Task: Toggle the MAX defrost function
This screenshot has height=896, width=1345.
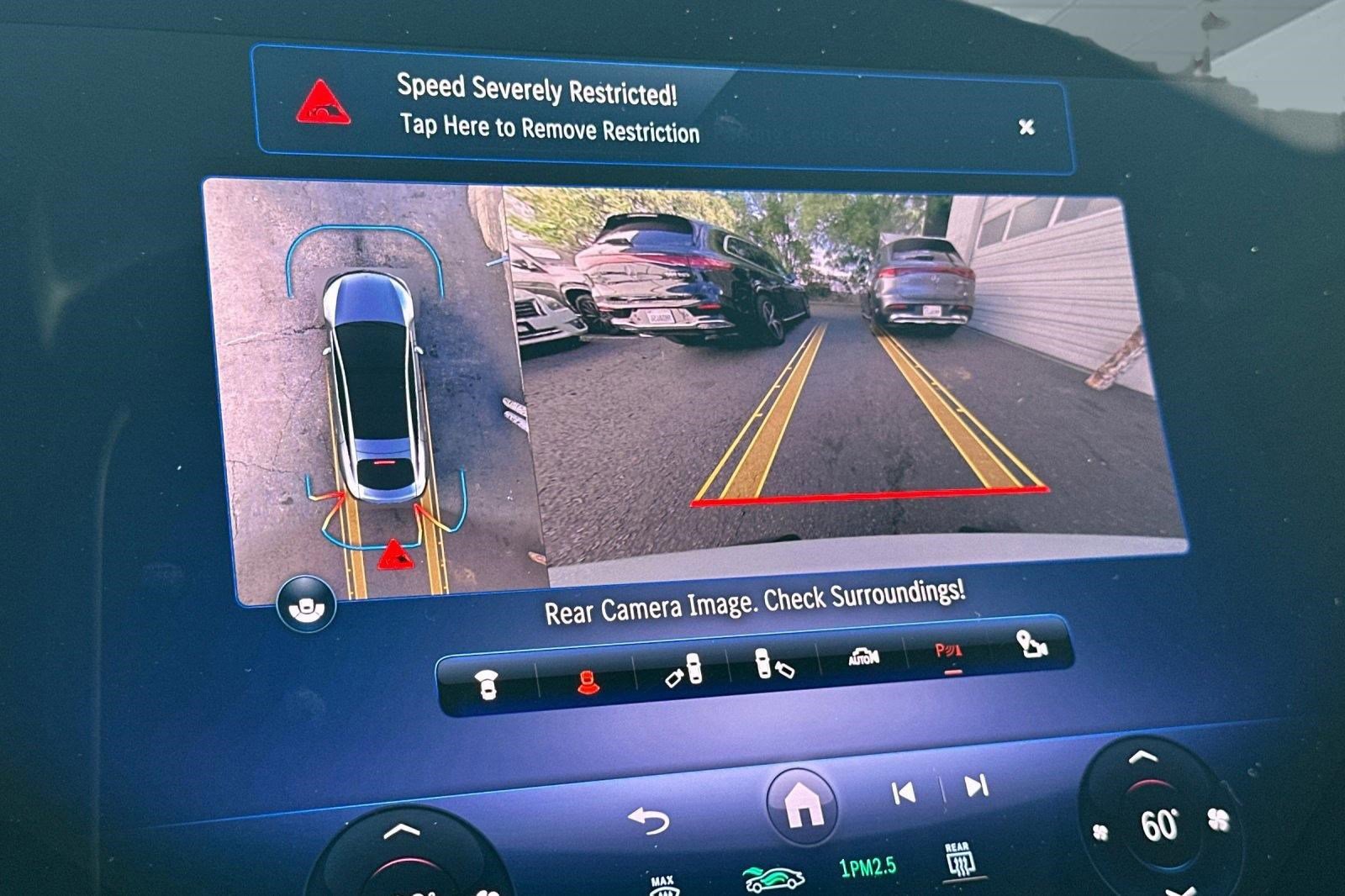Action: (x=663, y=881)
